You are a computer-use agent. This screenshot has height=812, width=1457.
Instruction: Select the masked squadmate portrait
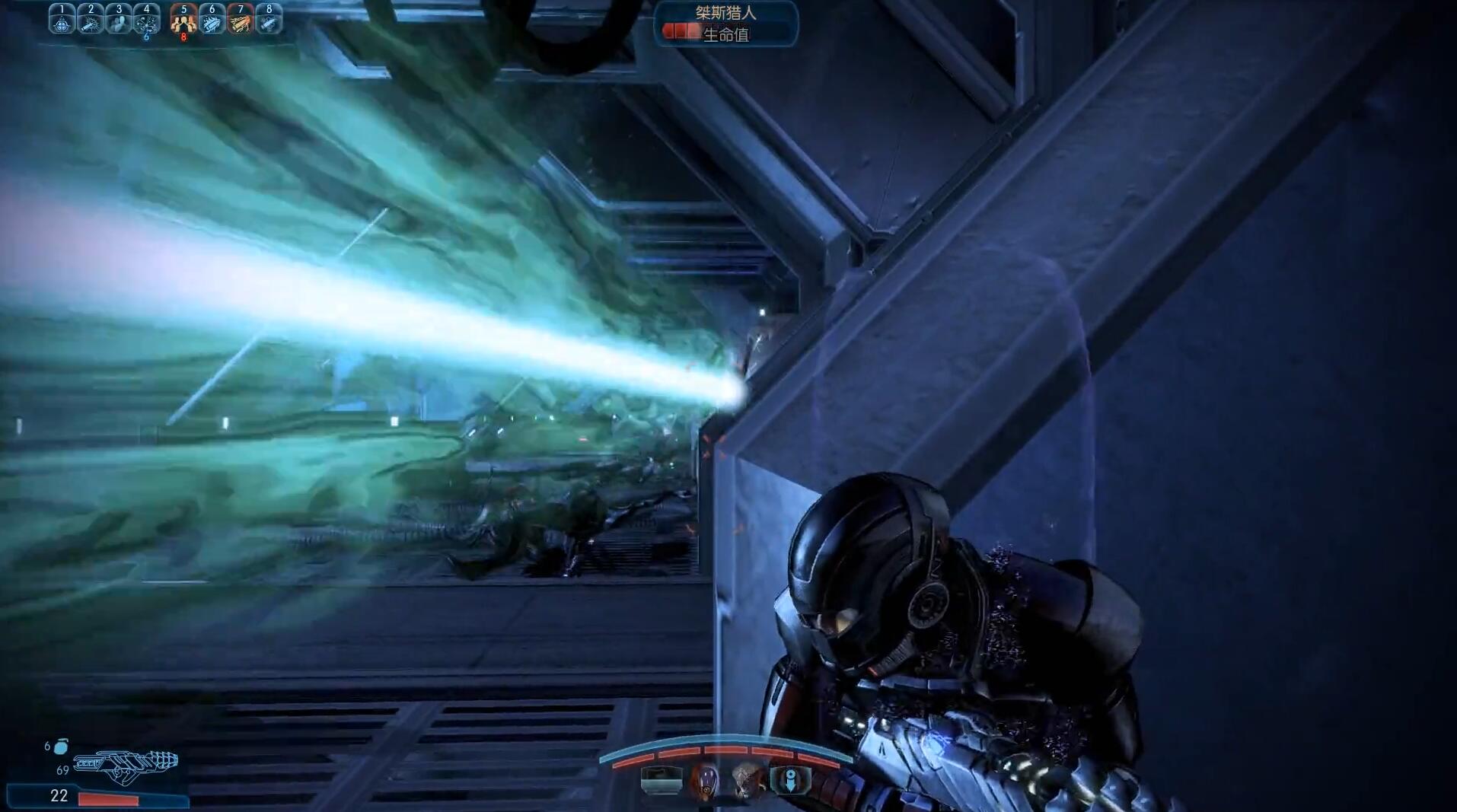[x=705, y=780]
